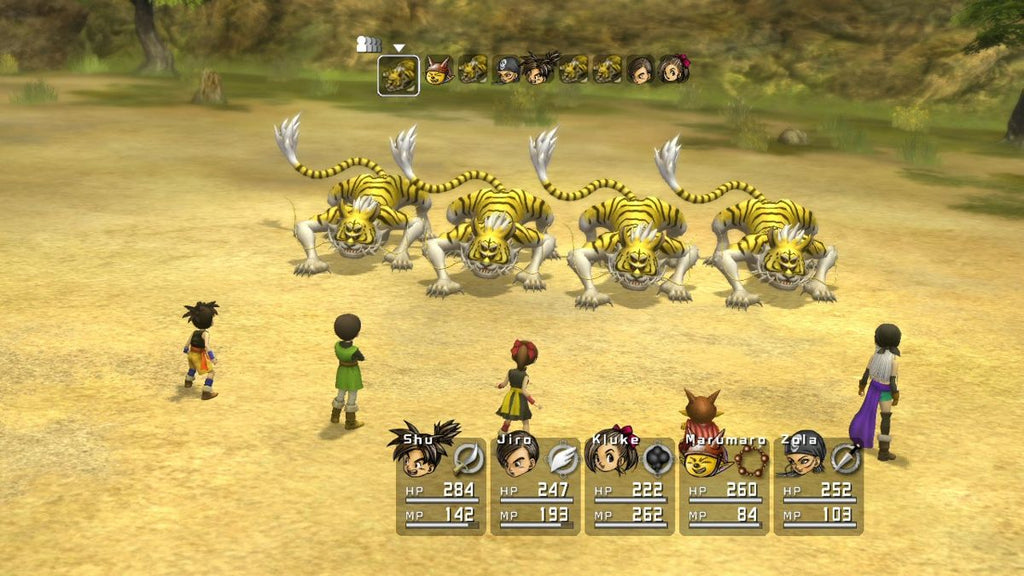Image resolution: width=1024 pixels, height=576 pixels.
Task: Select the highlighted tiger in the turn order
Action: tap(398, 75)
